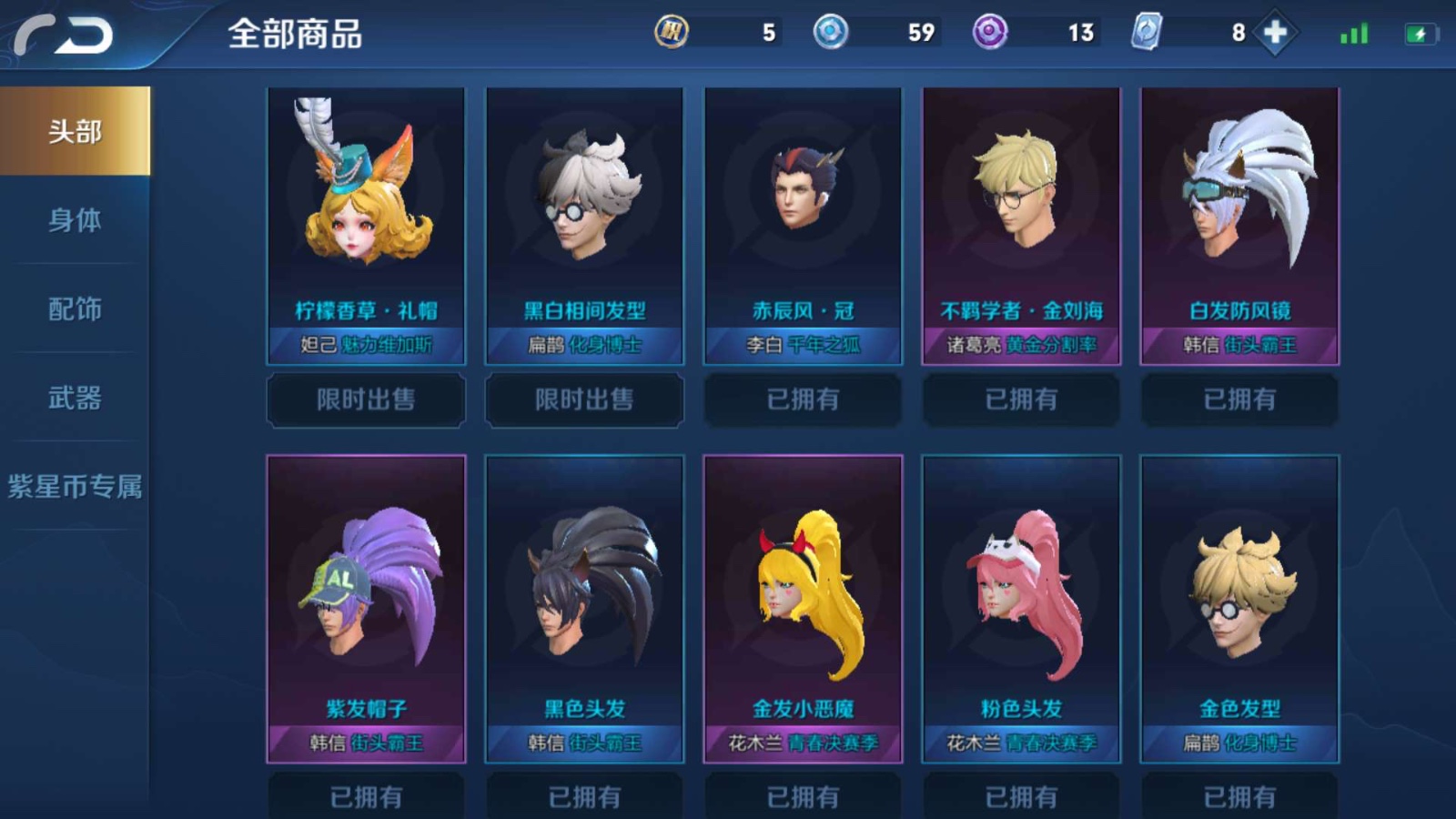Click the blue ticket currency icon showing 8
The height and width of the screenshot is (819, 1456).
pos(1145,32)
